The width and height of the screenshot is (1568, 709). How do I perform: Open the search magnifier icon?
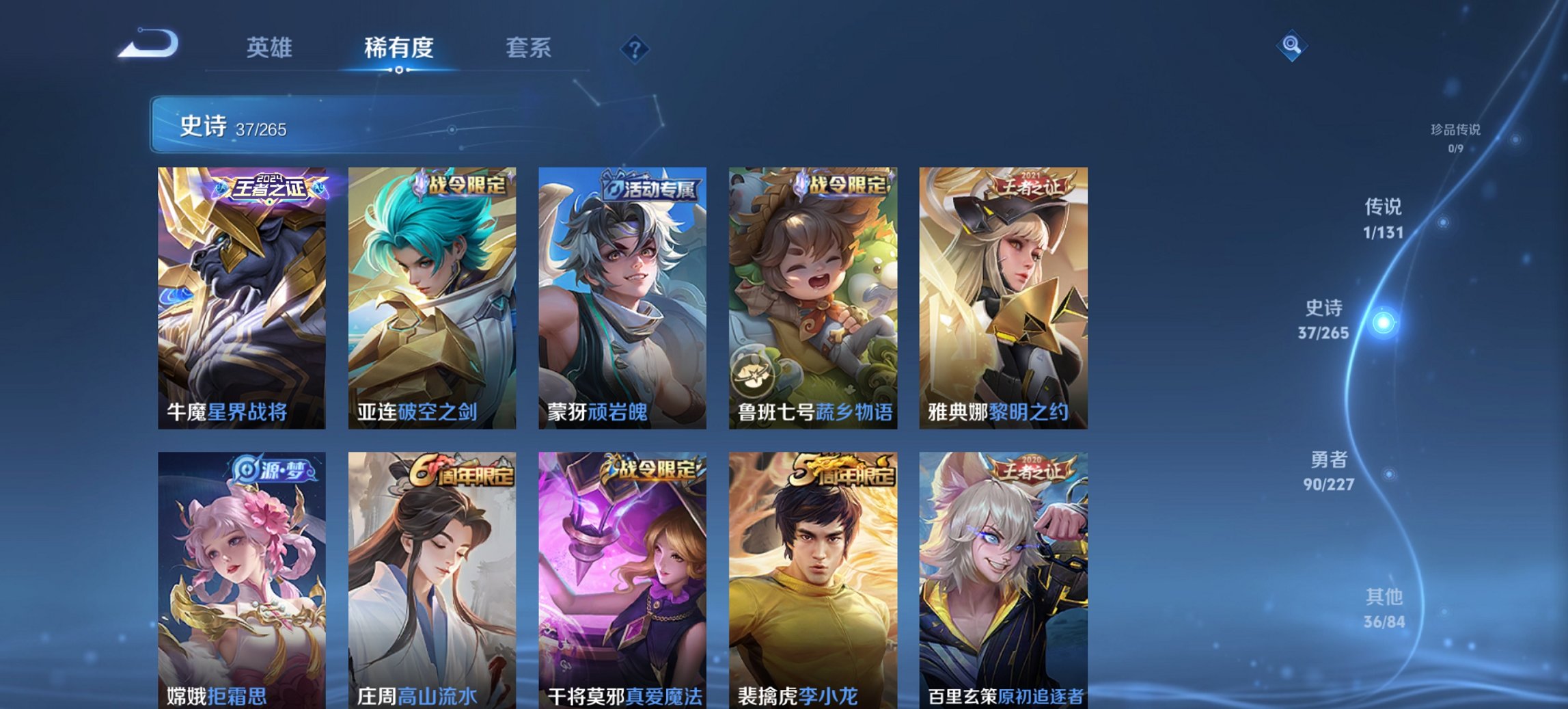pos(1291,46)
